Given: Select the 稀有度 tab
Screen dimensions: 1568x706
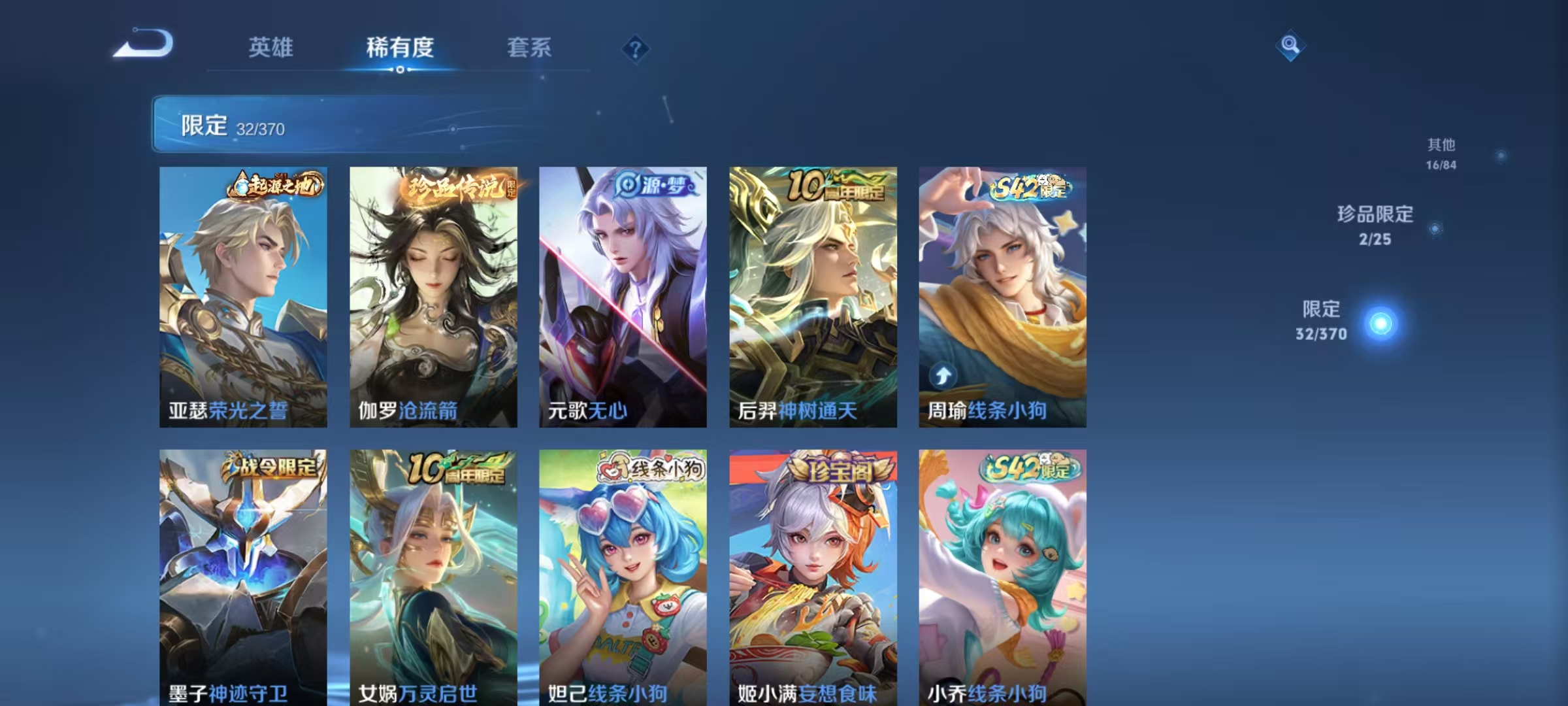Looking at the screenshot, I should (x=400, y=48).
